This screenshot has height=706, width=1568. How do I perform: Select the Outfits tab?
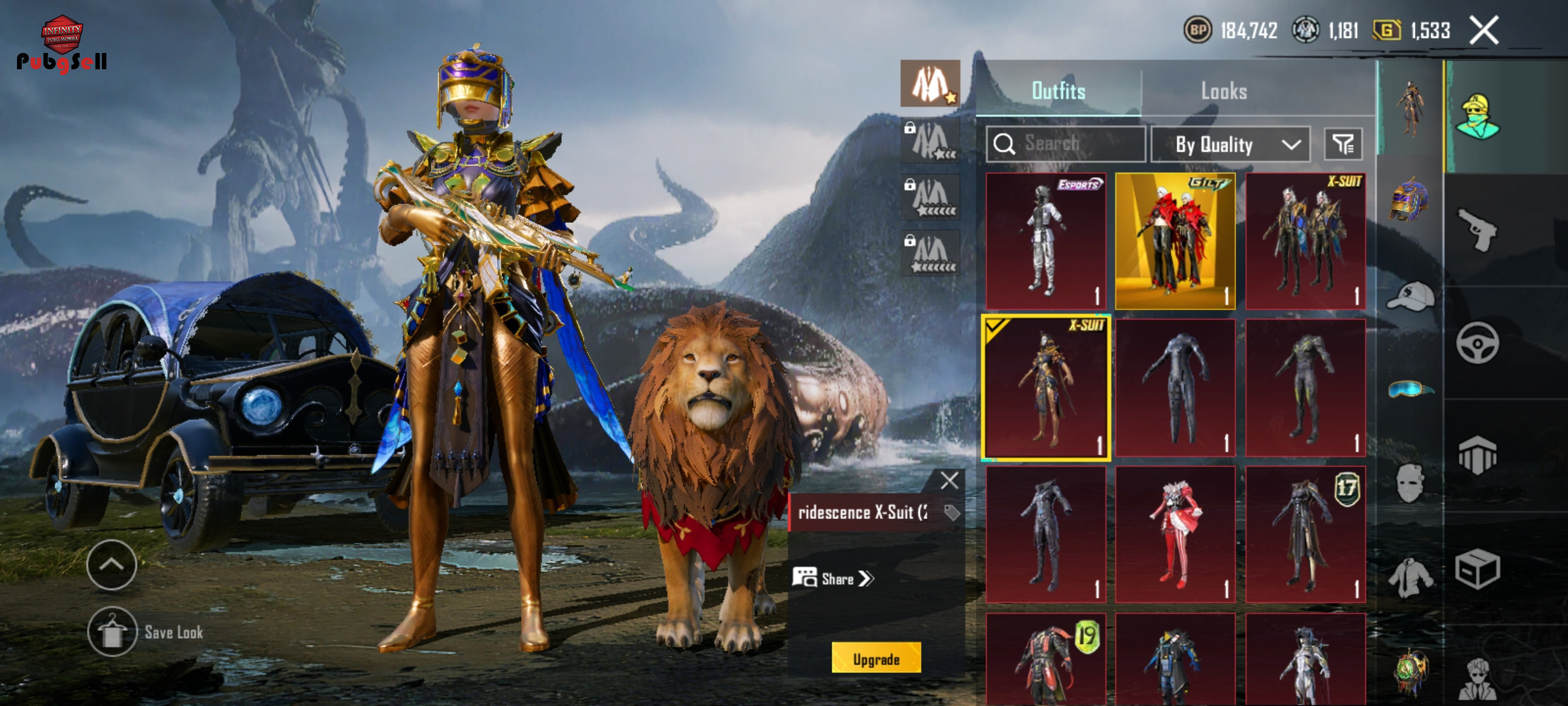point(1058,91)
